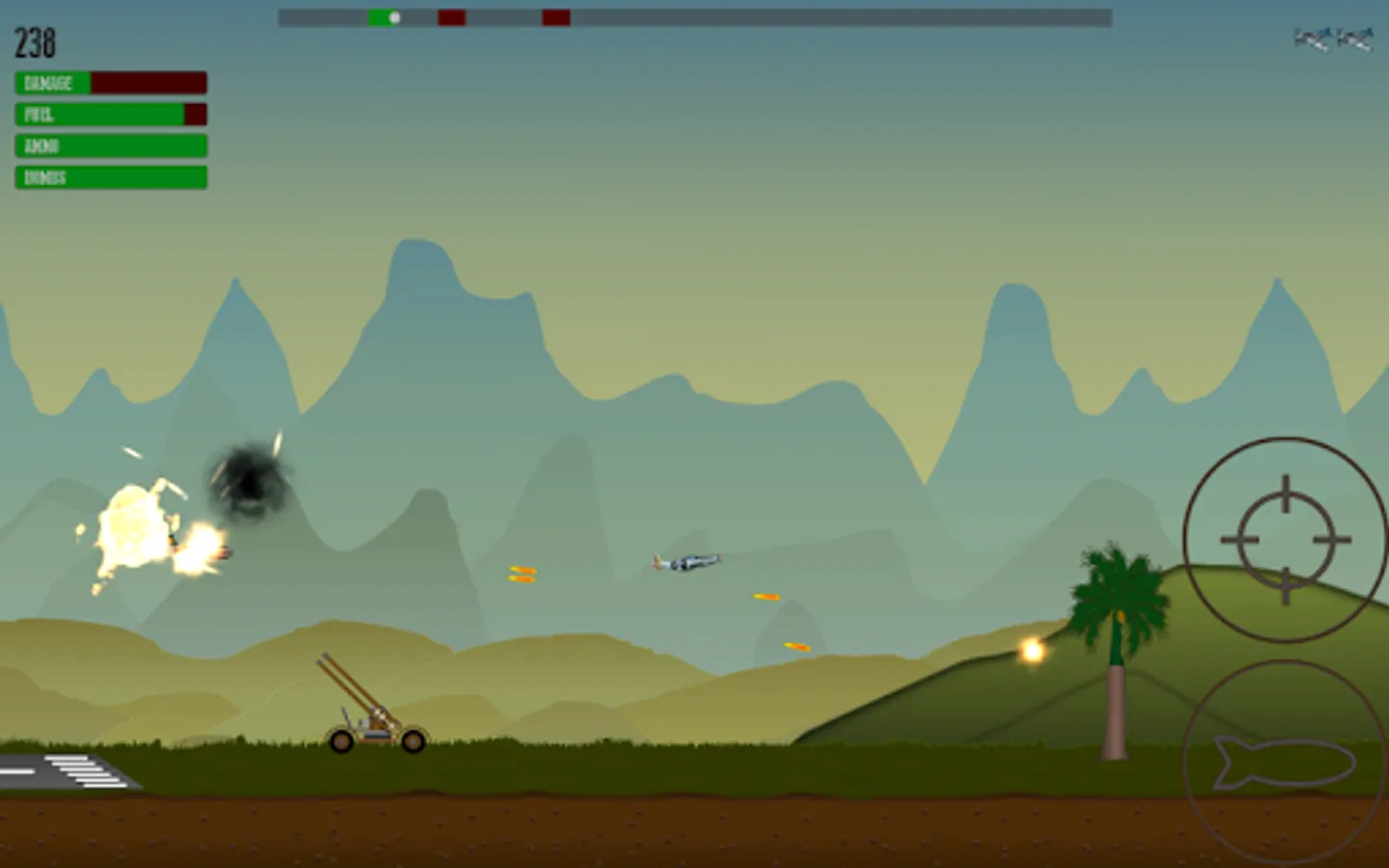Click the player's flying aircraft sprite
The height and width of the screenshot is (868, 1389).
[x=685, y=559]
